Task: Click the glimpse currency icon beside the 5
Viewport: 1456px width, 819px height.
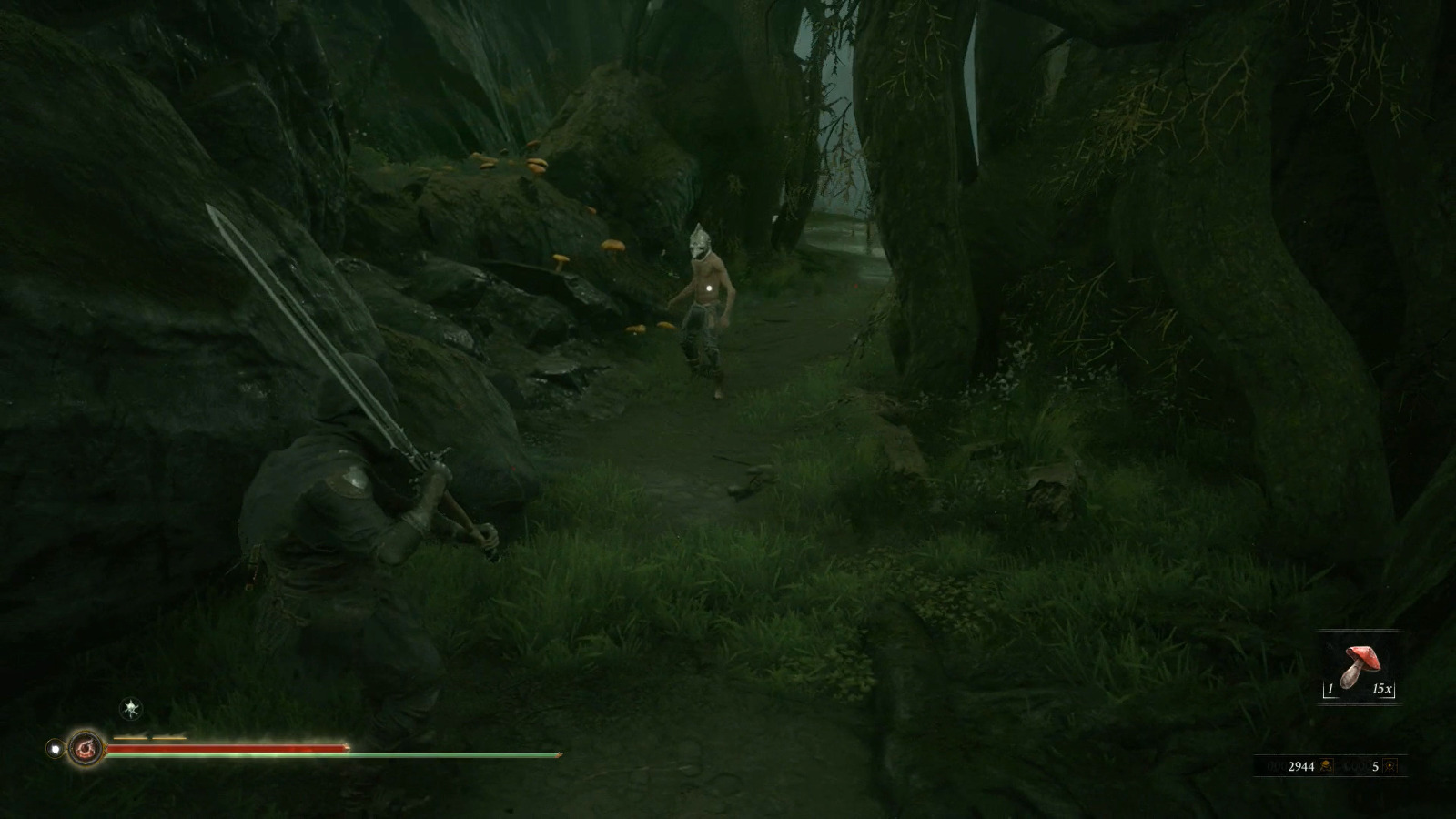Action: pos(1390,767)
